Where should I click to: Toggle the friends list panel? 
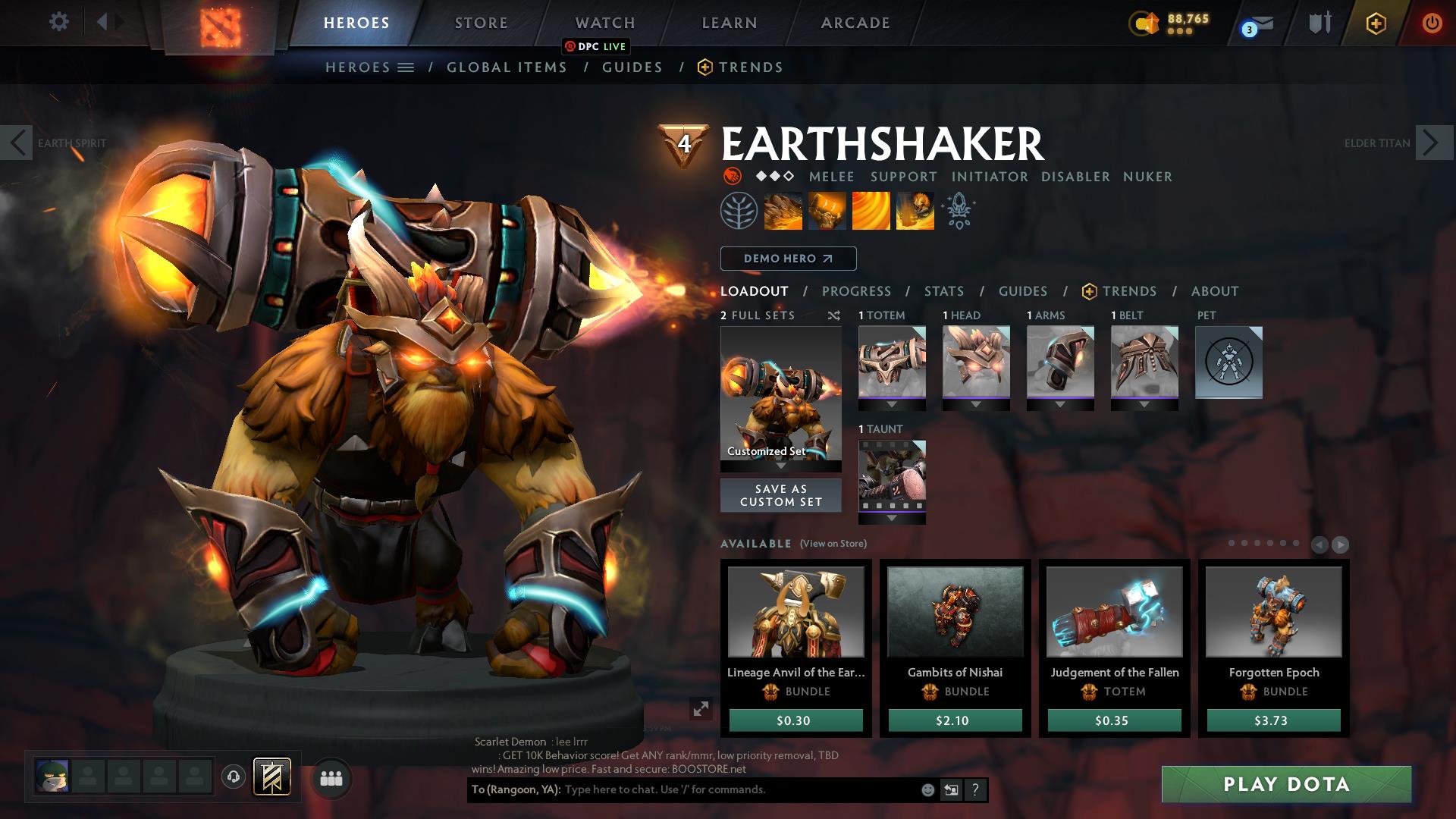point(330,779)
